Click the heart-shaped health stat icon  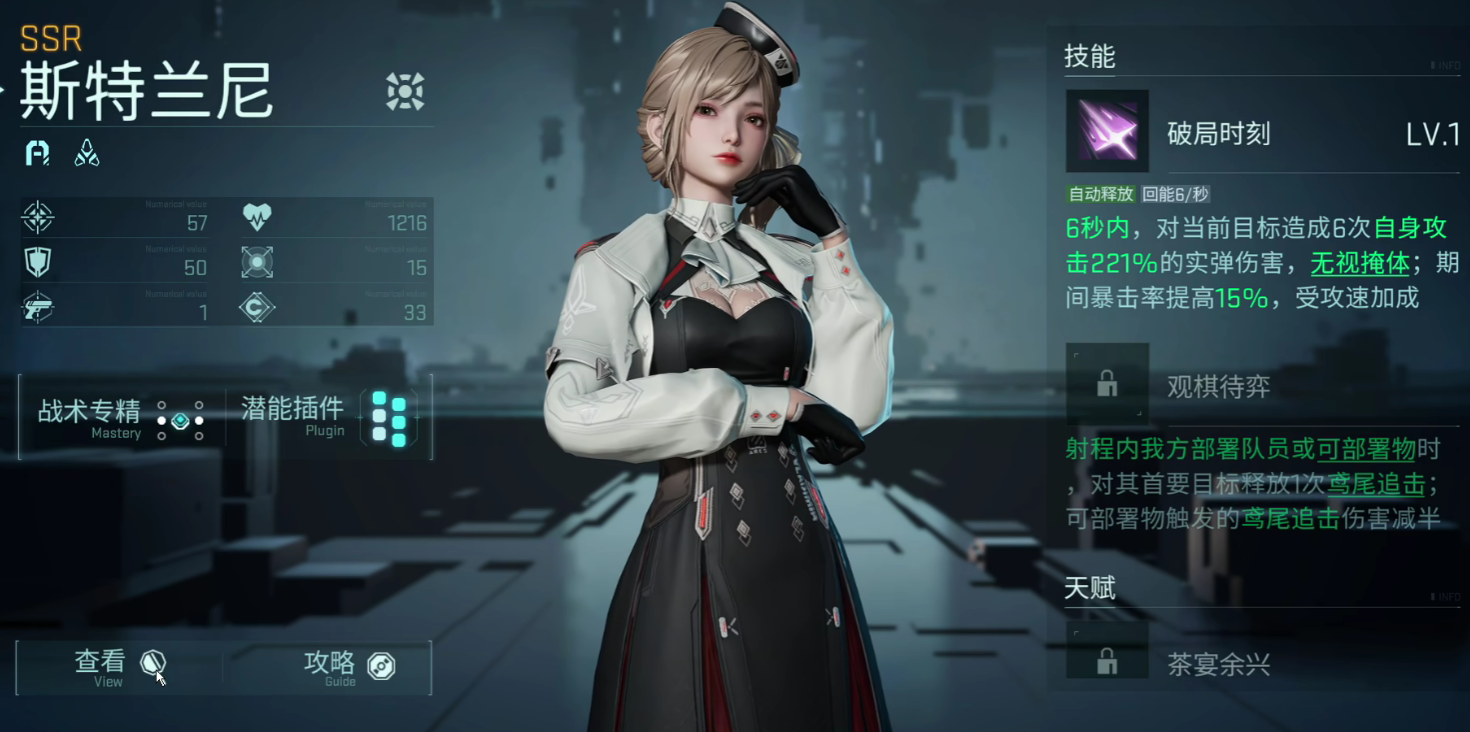(x=257, y=215)
